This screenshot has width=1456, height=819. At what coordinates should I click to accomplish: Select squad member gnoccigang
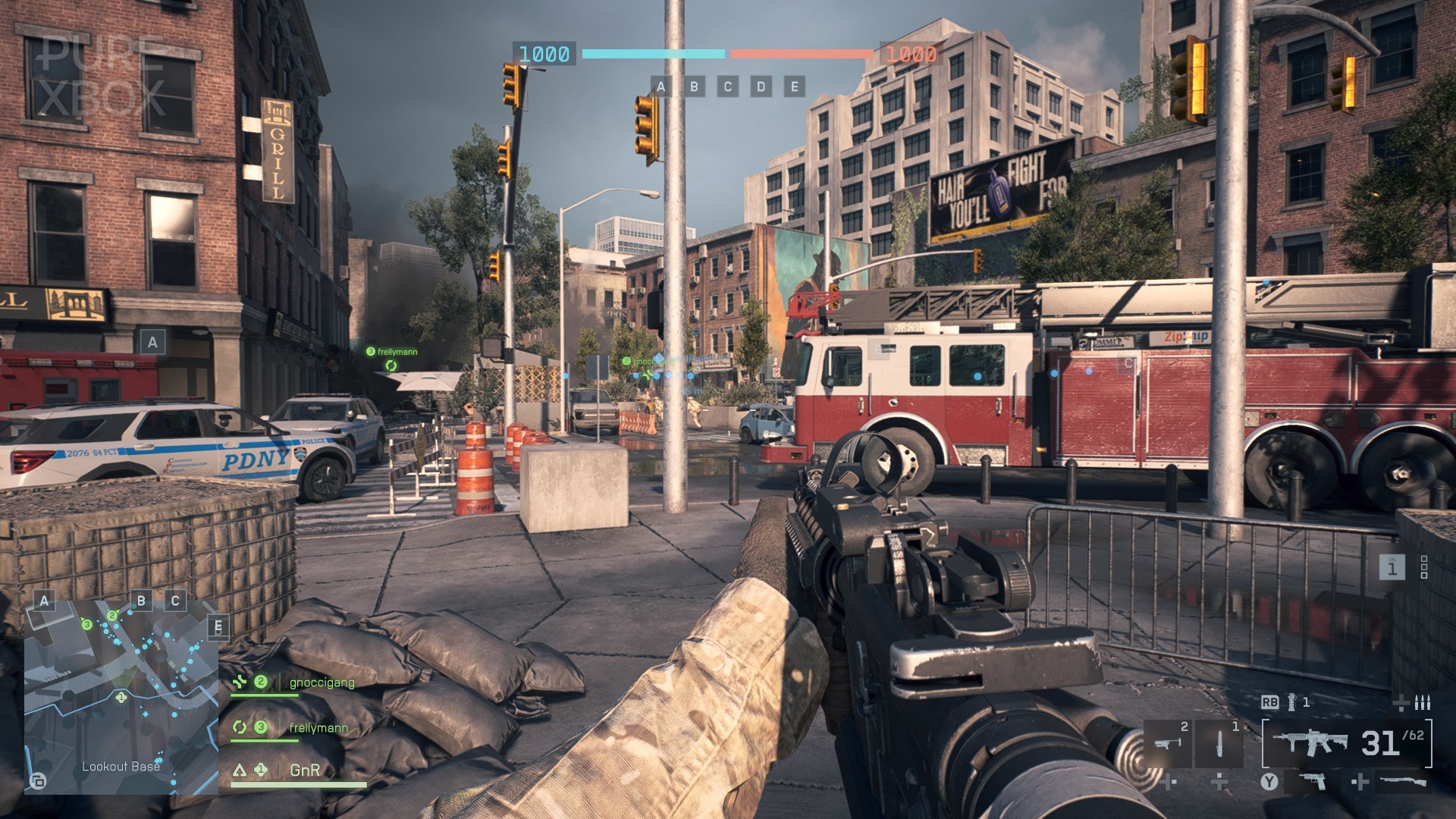(x=322, y=682)
